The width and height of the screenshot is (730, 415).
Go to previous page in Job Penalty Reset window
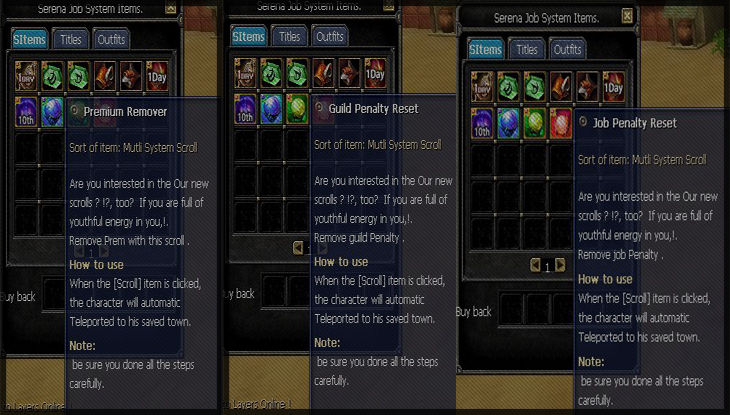[x=535, y=266]
